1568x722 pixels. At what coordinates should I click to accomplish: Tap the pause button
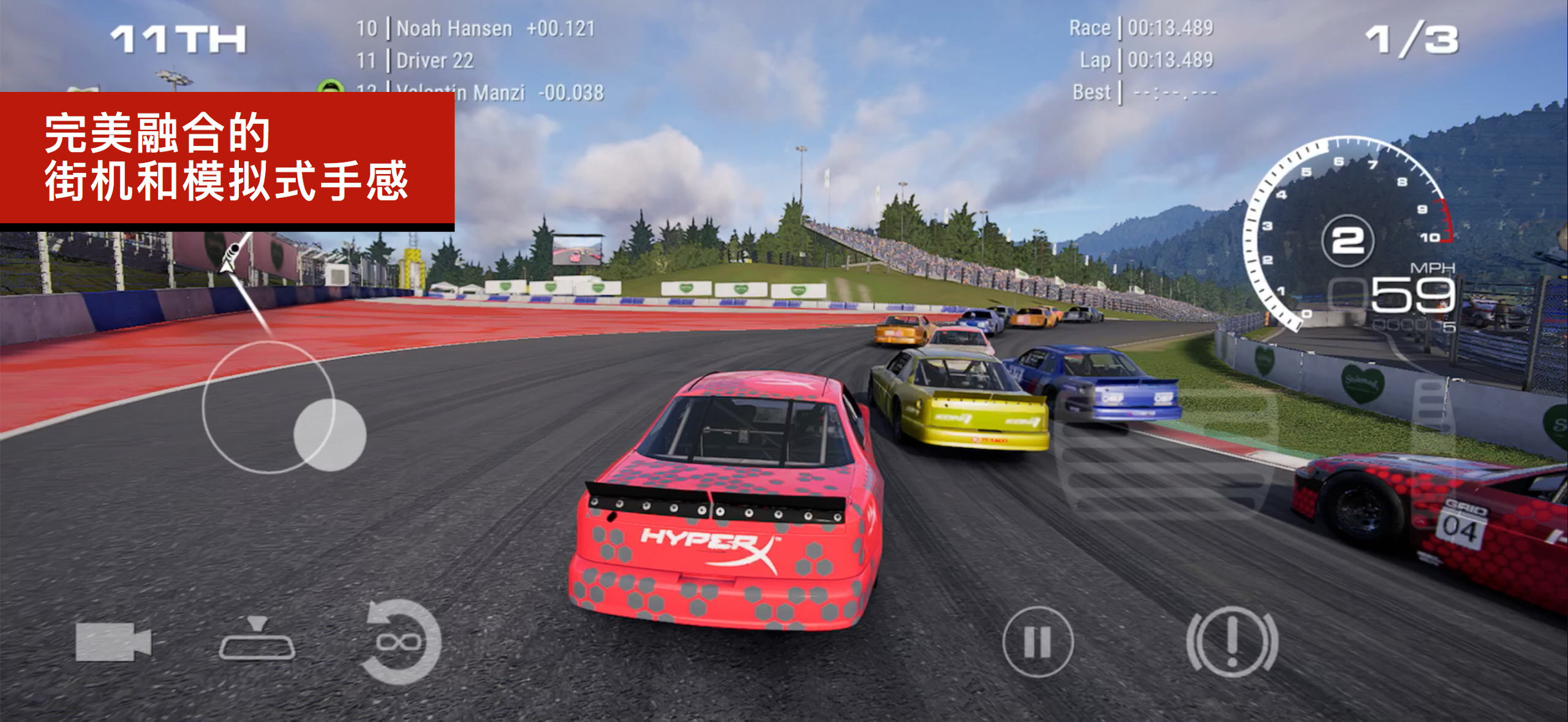point(1038,642)
